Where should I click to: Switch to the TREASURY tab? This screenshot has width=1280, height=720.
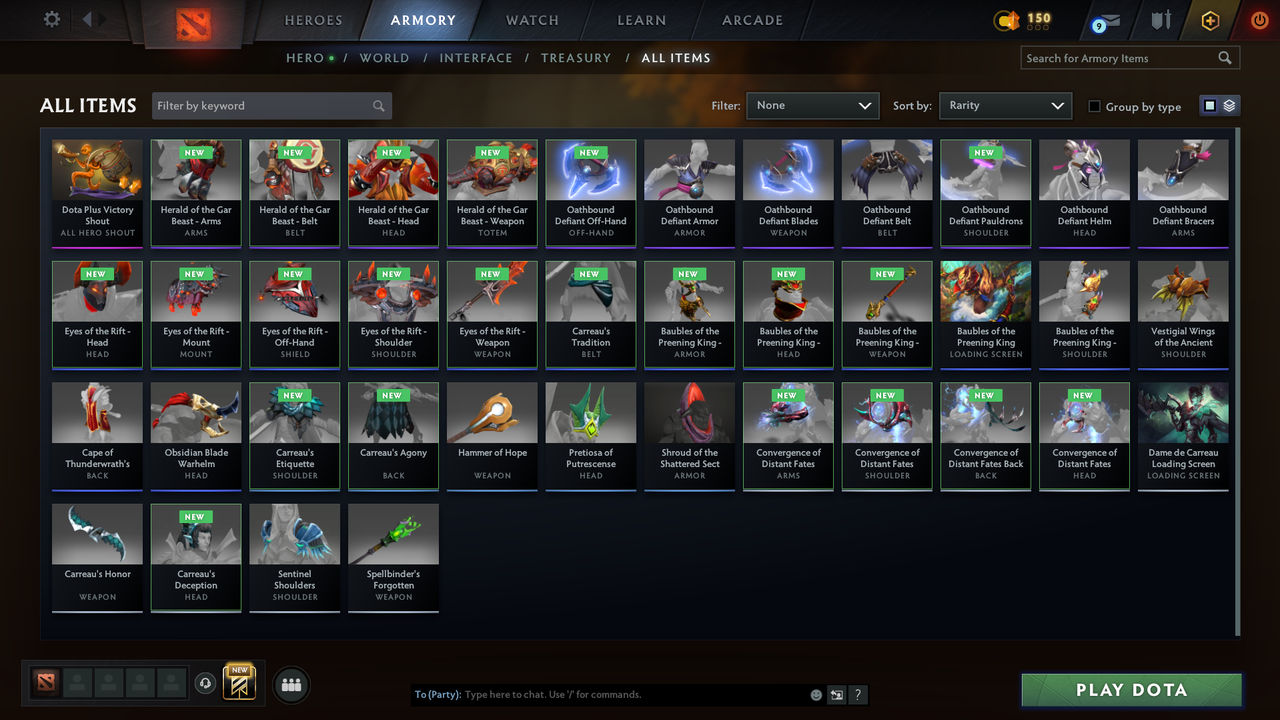(576, 58)
